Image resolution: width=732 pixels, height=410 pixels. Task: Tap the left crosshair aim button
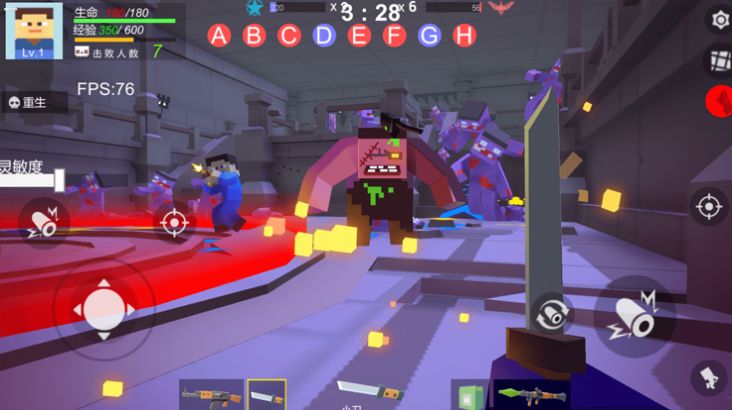pos(173,221)
